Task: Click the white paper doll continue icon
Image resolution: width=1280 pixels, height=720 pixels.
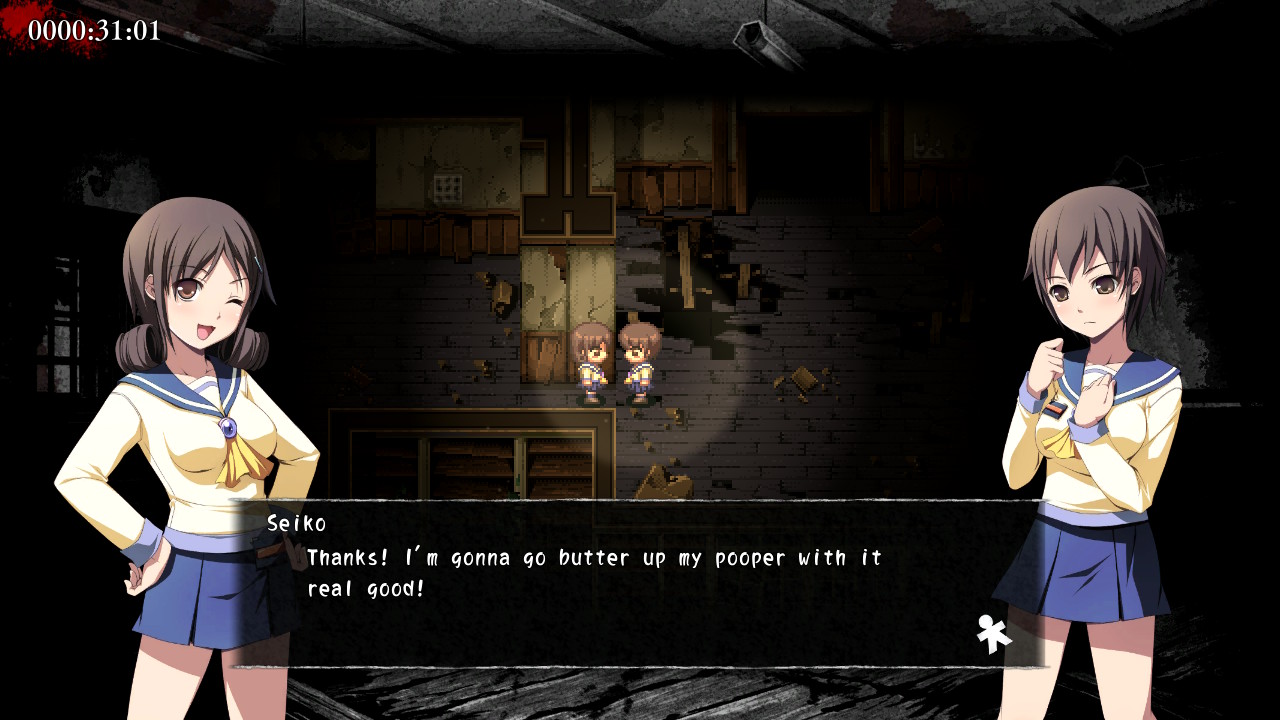Action: pos(993,634)
